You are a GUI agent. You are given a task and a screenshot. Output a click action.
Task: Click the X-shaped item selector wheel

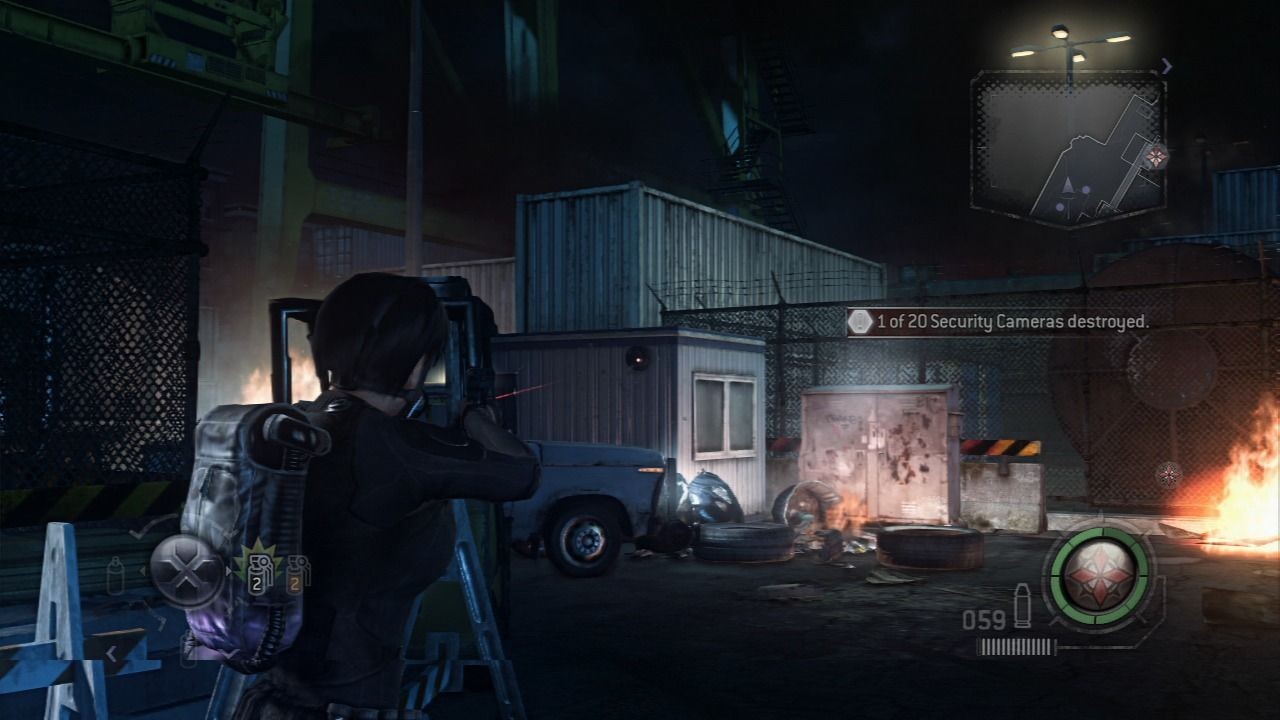(x=187, y=569)
